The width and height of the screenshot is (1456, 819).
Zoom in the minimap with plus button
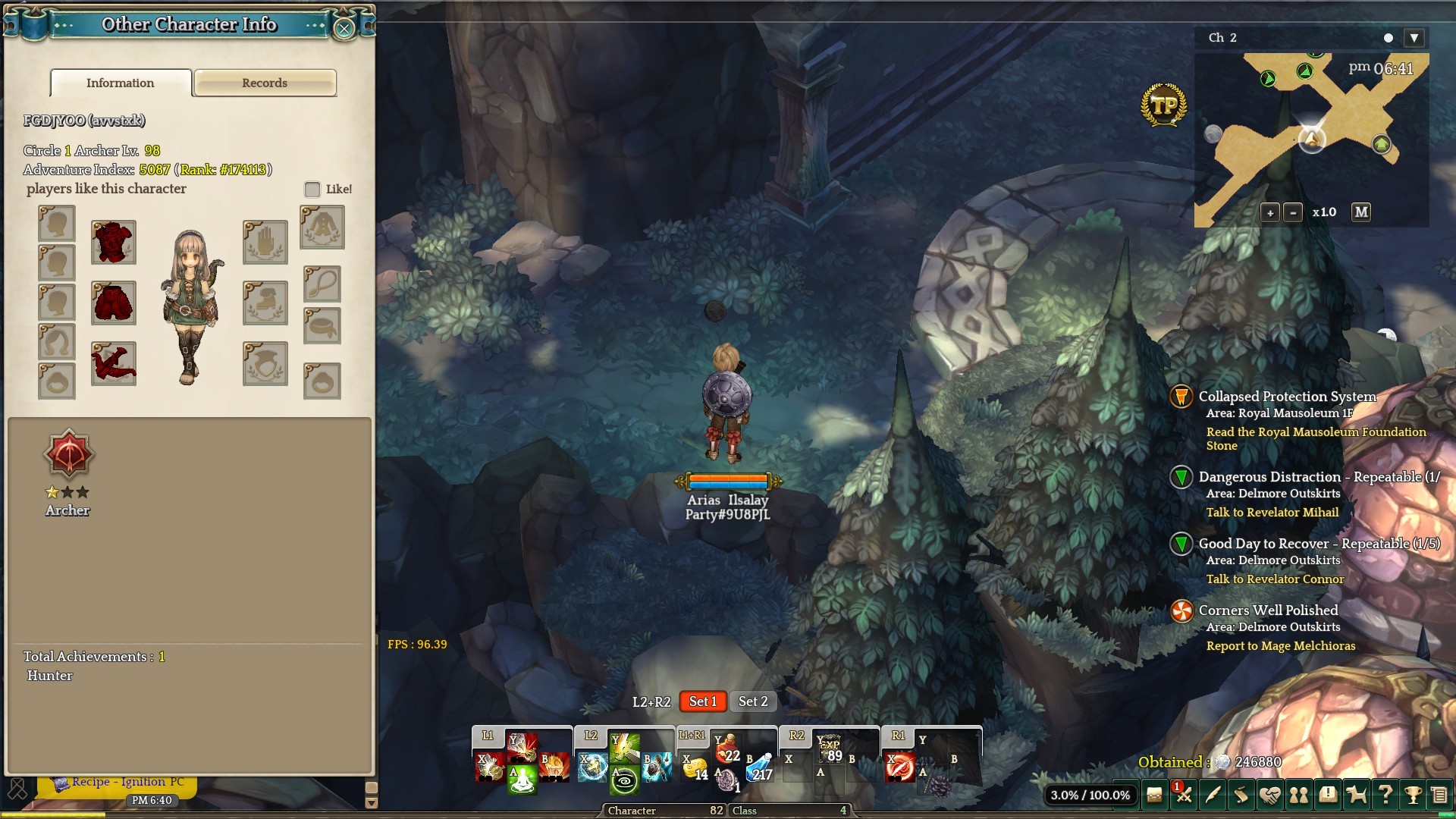(1270, 213)
